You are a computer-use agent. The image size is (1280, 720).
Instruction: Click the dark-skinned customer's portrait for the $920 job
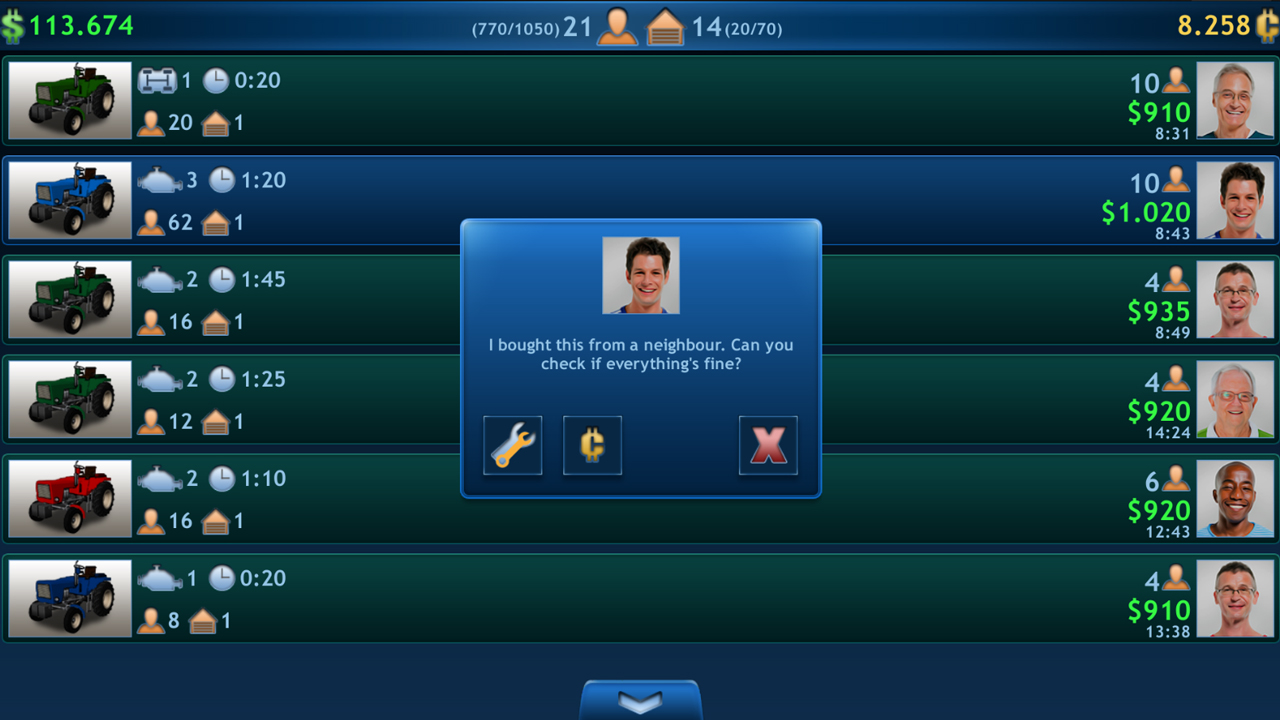(1235, 498)
